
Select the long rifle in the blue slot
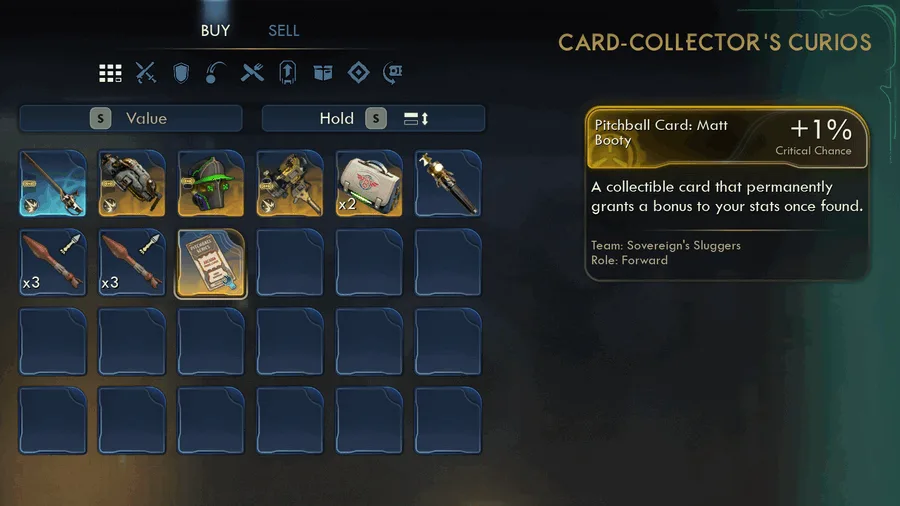52,183
